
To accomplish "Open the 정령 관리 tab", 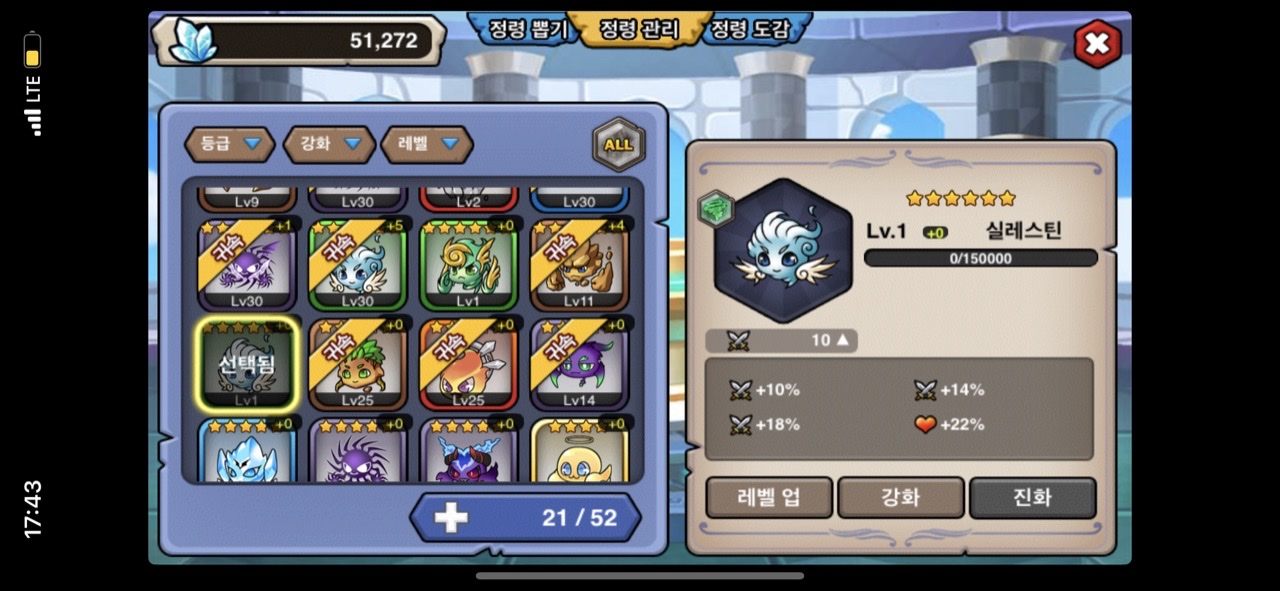I will 638,30.
